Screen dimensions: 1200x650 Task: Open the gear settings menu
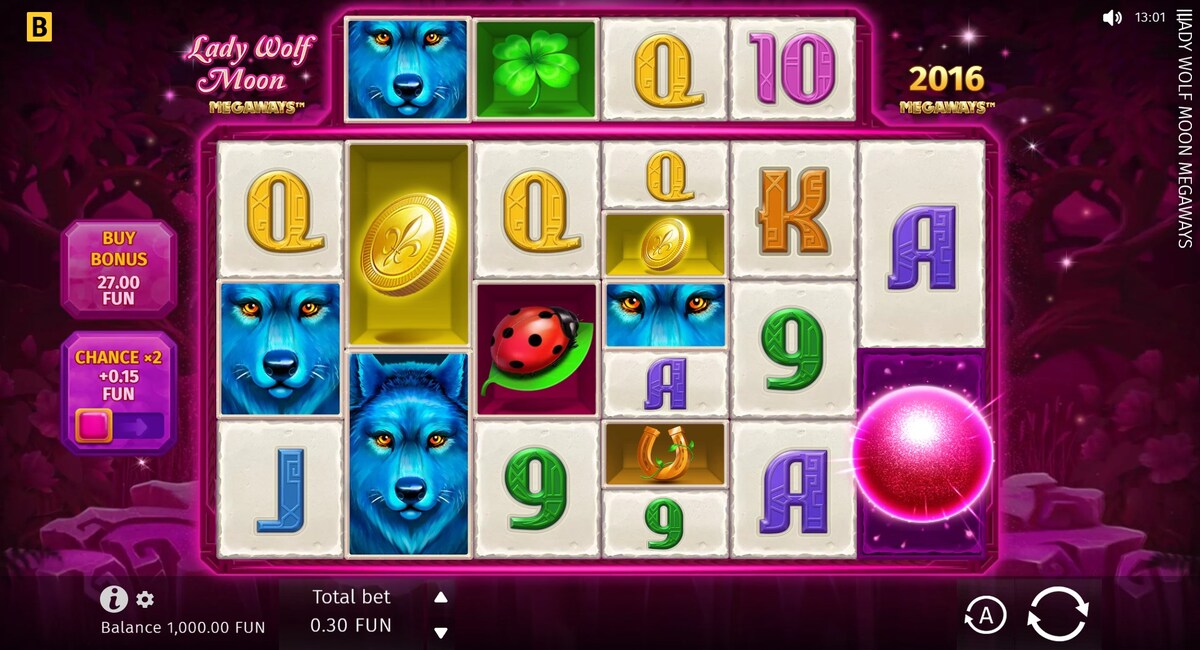(145, 600)
